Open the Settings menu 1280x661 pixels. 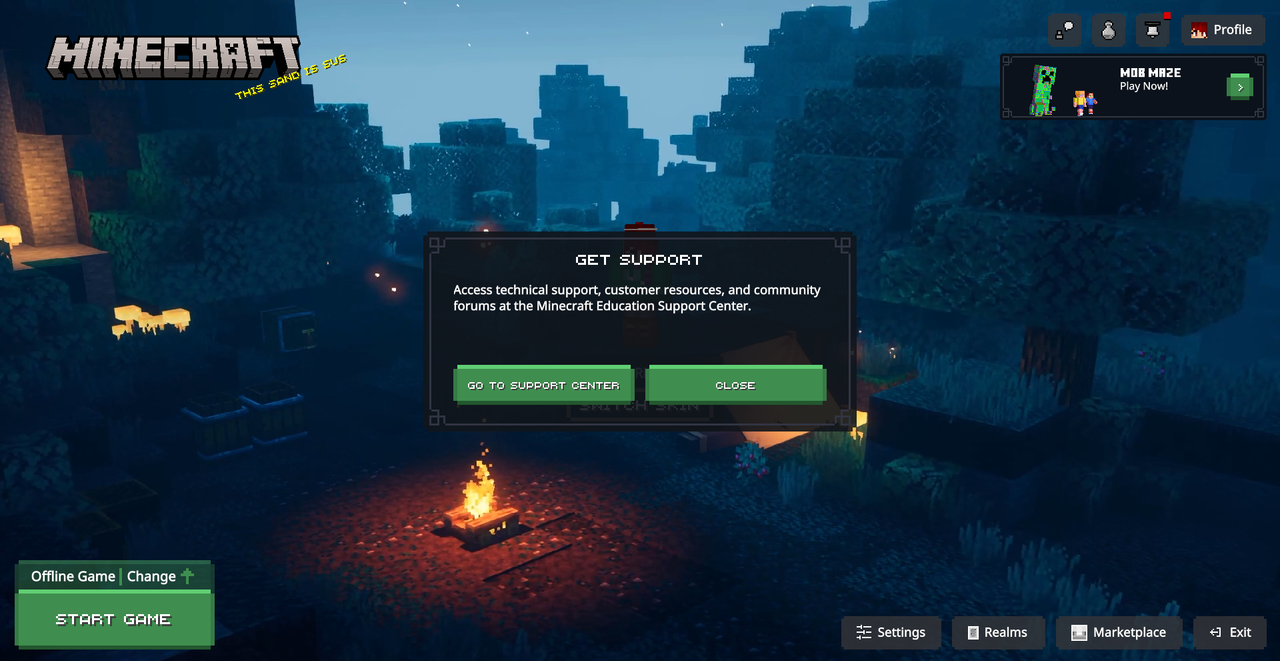pyautogui.click(x=891, y=632)
